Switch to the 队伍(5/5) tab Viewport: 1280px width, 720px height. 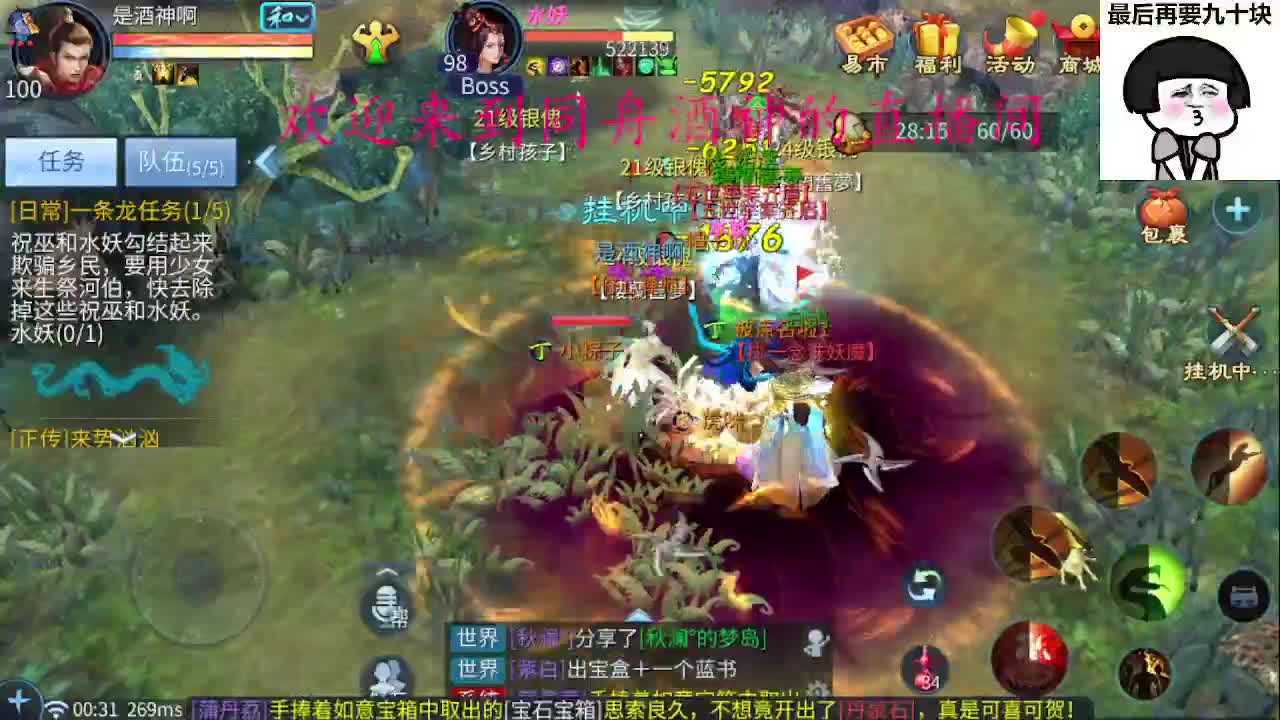click(x=180, y=163)
